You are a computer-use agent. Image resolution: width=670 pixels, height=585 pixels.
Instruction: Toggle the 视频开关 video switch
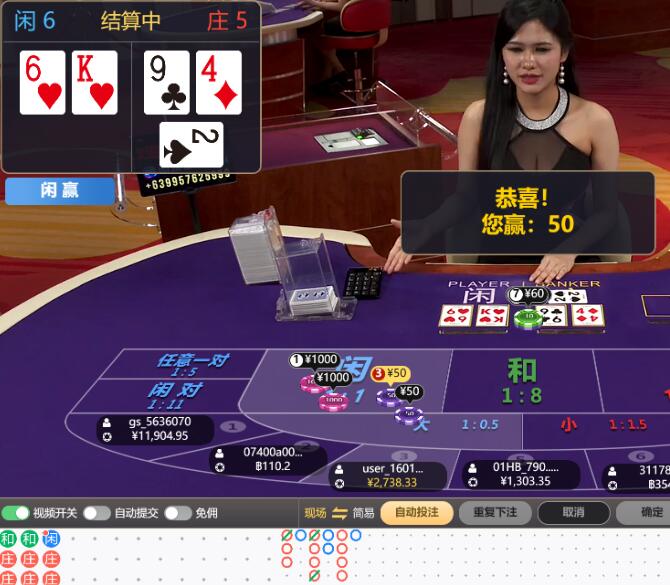click(x=15, y=513)
